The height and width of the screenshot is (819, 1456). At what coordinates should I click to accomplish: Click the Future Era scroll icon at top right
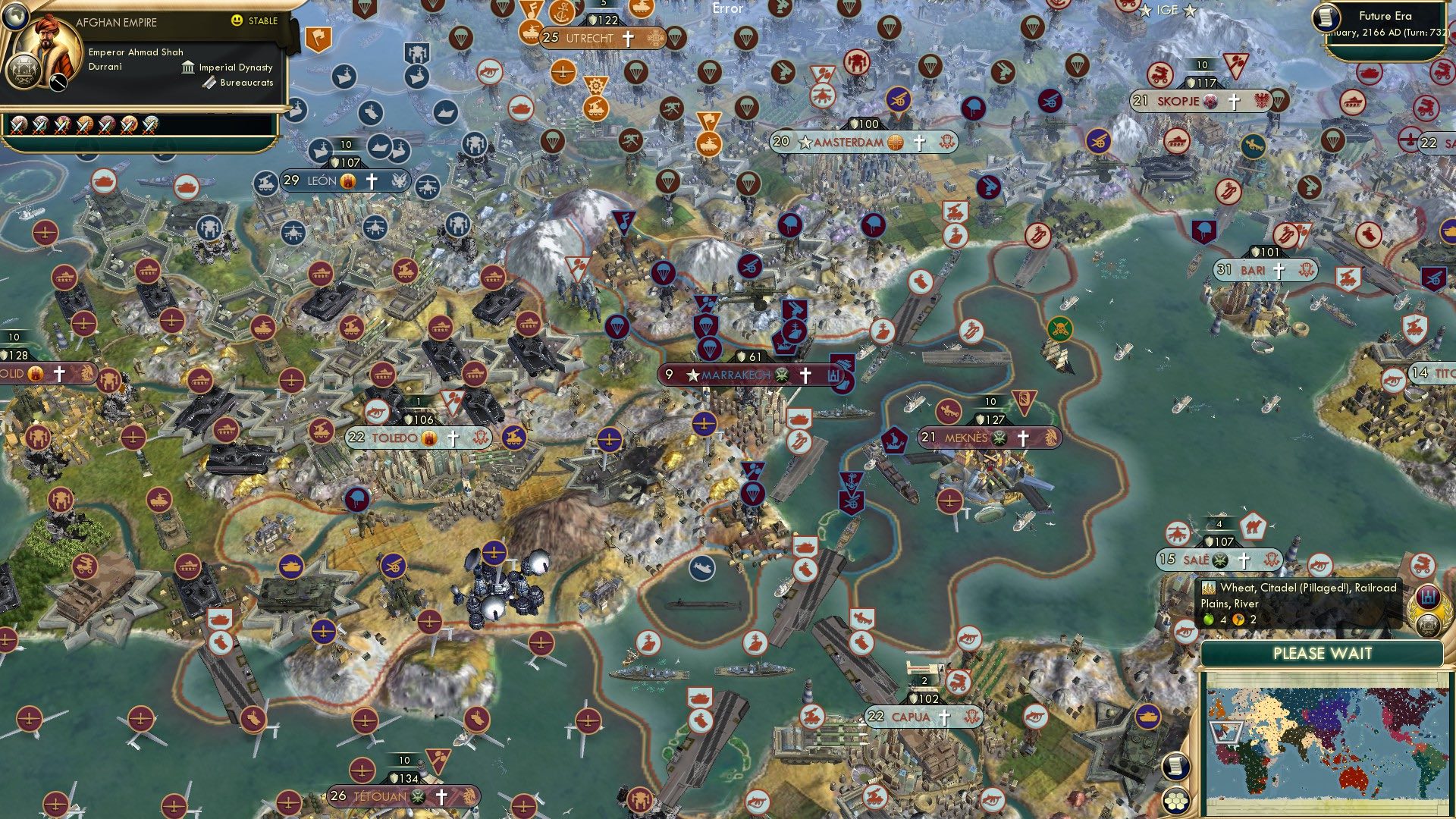click(1326, 17)
